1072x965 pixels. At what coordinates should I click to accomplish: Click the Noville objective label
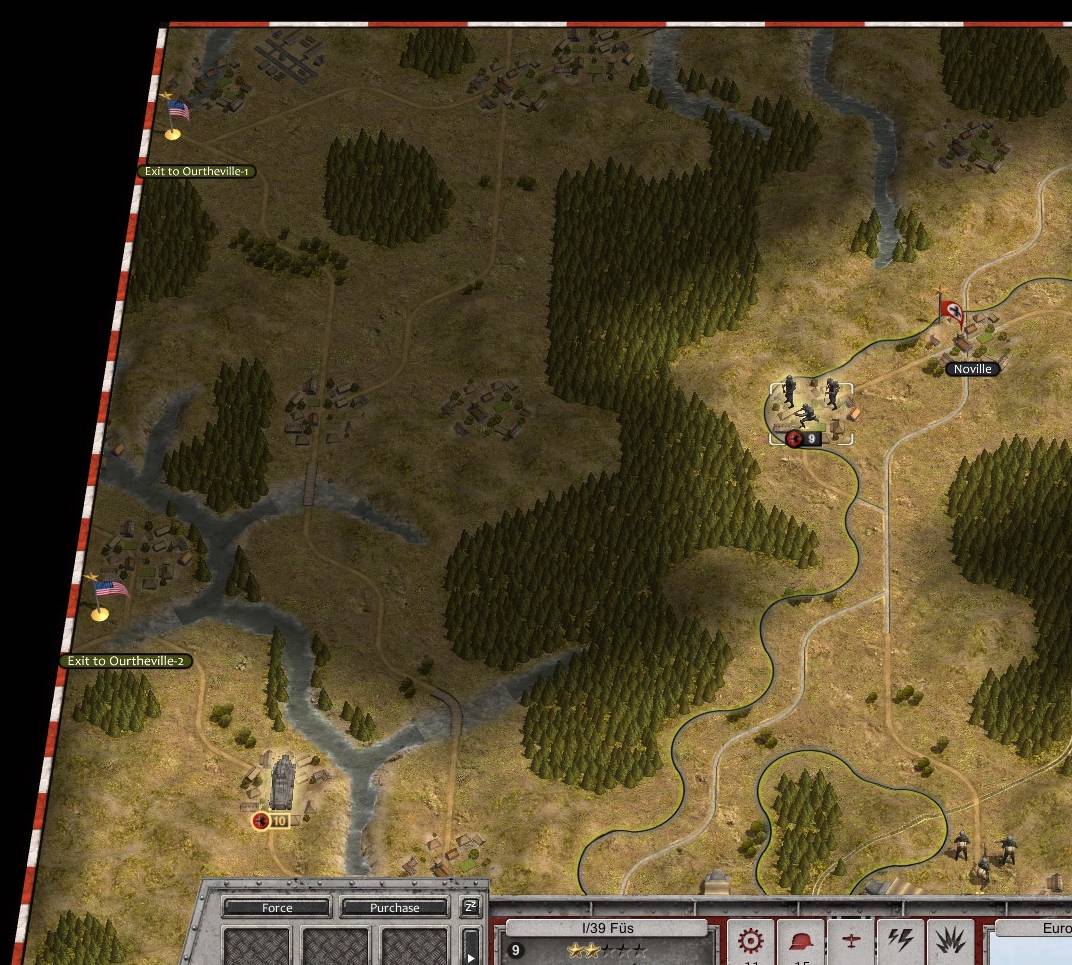(972, 369)
